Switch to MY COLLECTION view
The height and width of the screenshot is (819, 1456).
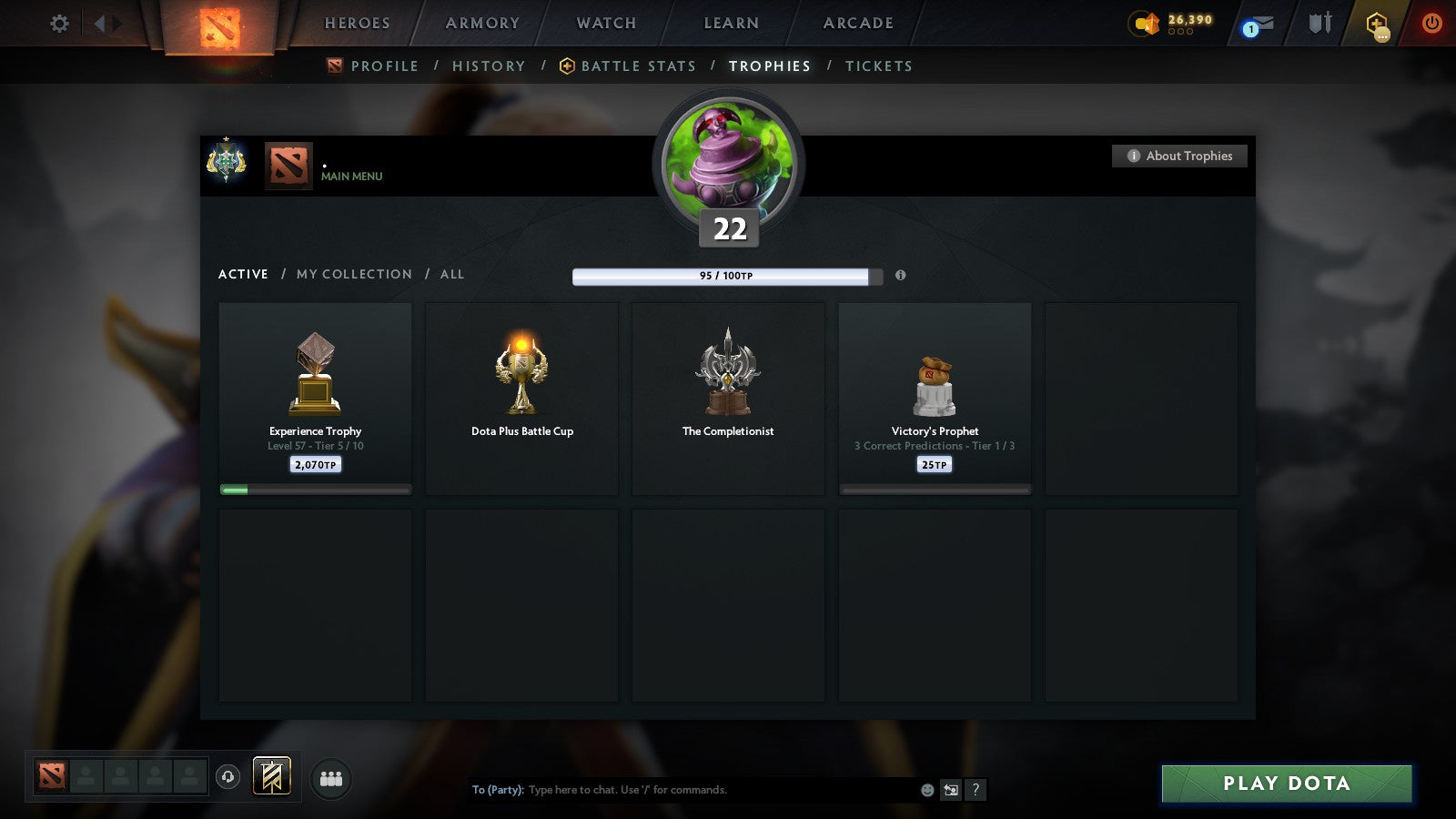(353, 274)
